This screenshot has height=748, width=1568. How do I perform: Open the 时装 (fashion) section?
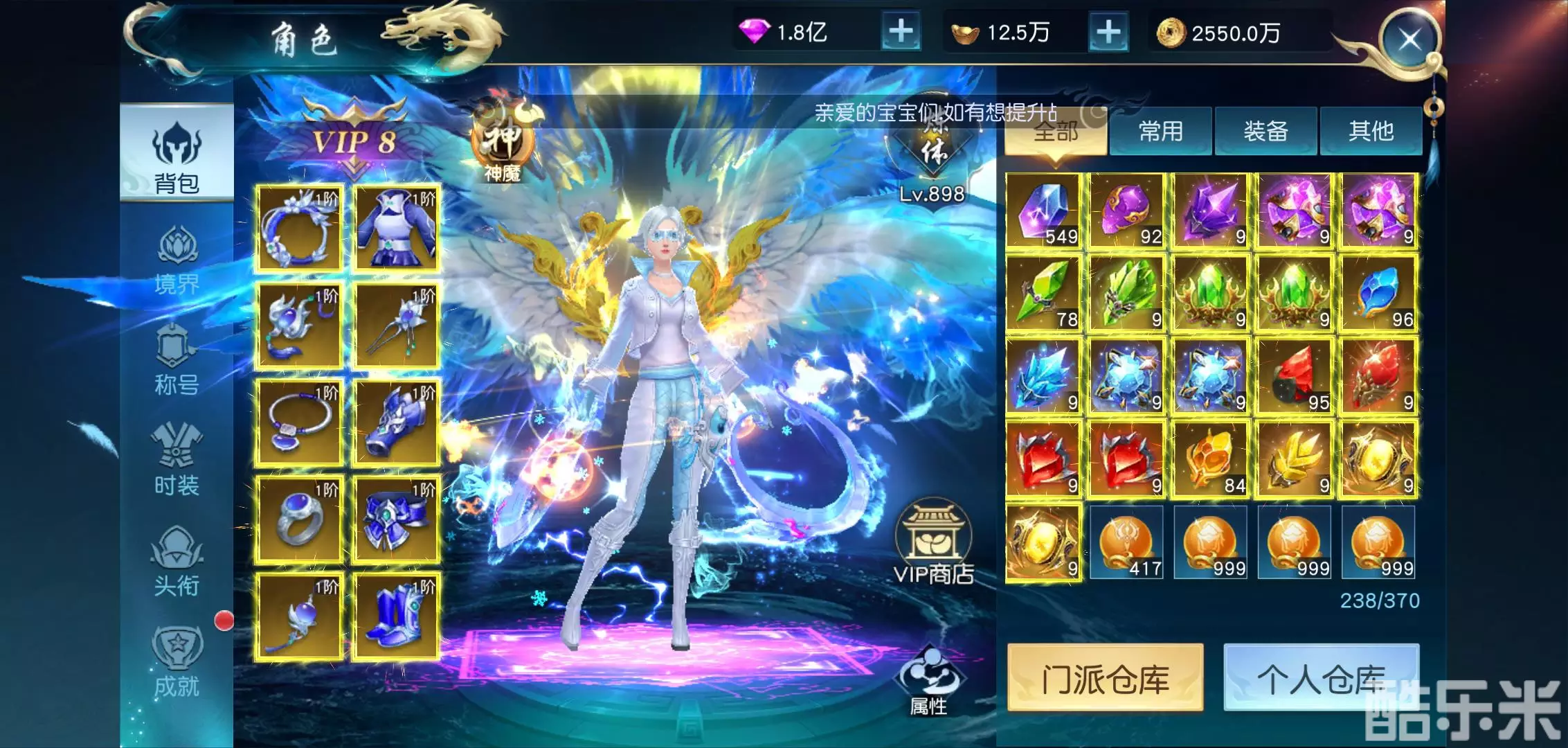[177, 461]
